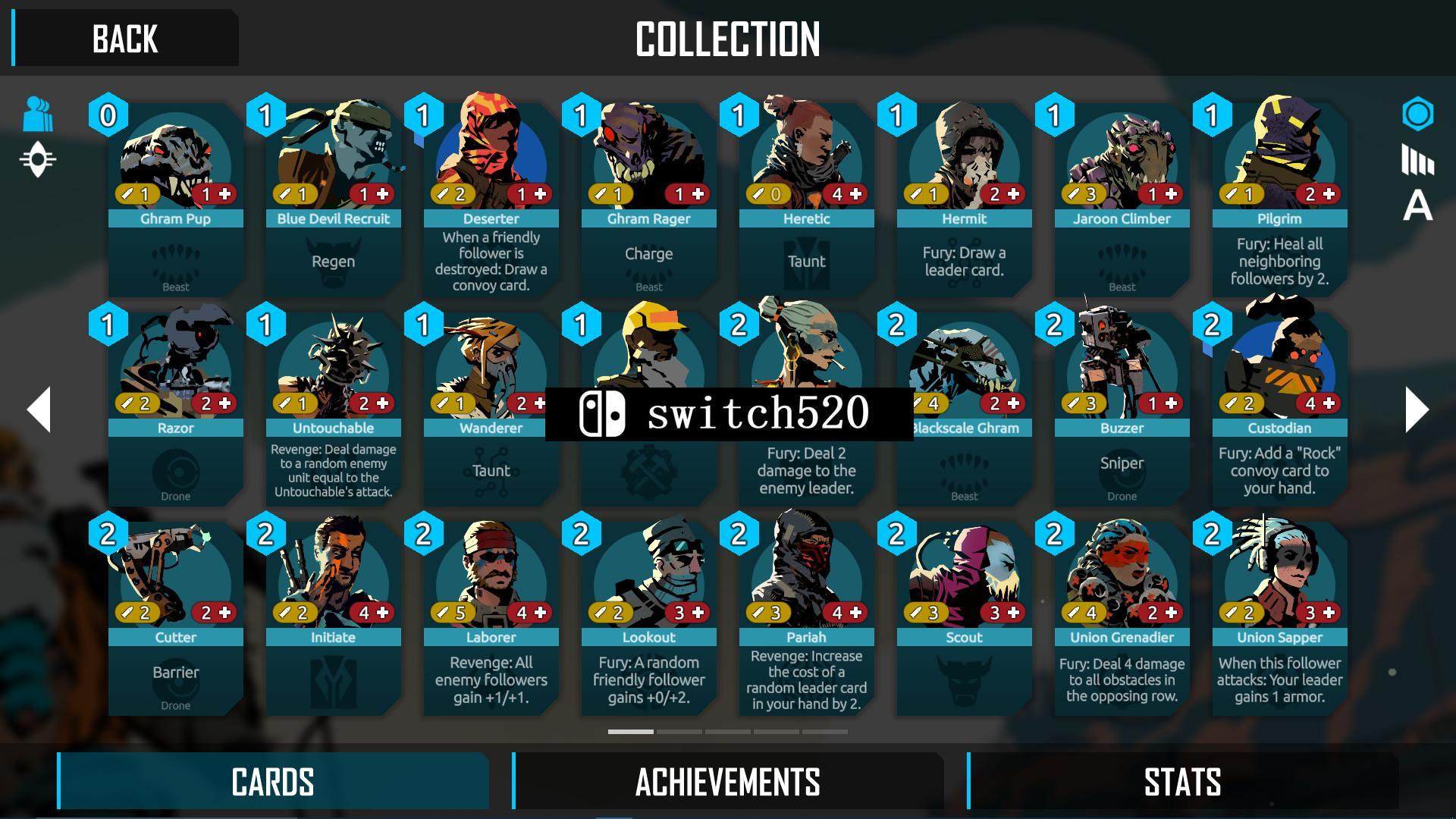Image resolution: width=1456 pixels, height=819 pixels.
Task: Select the Untouchable card
Action: 333,409
